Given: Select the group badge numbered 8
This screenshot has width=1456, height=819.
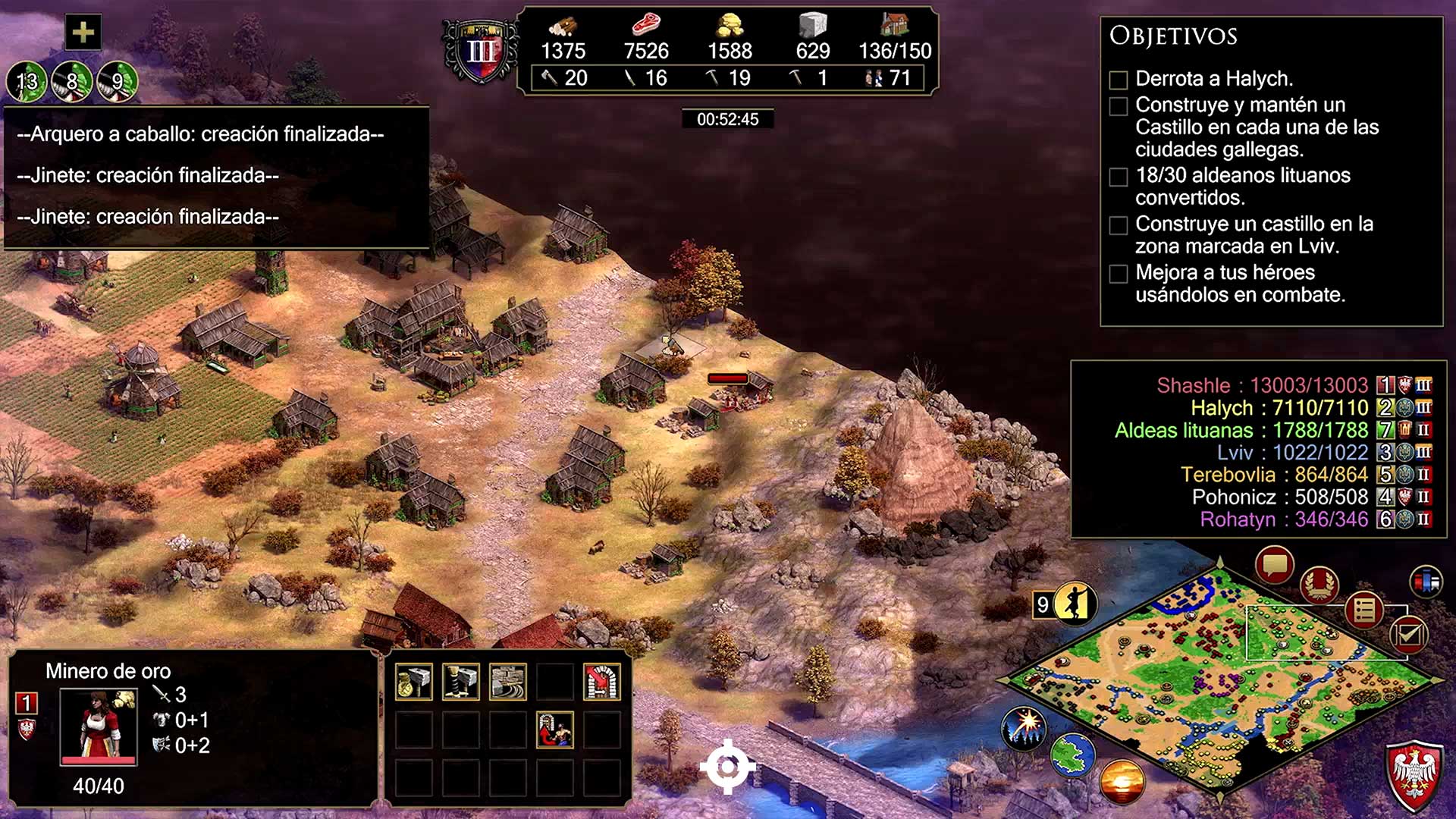Looking at the screenshot, I should (72, 81).
